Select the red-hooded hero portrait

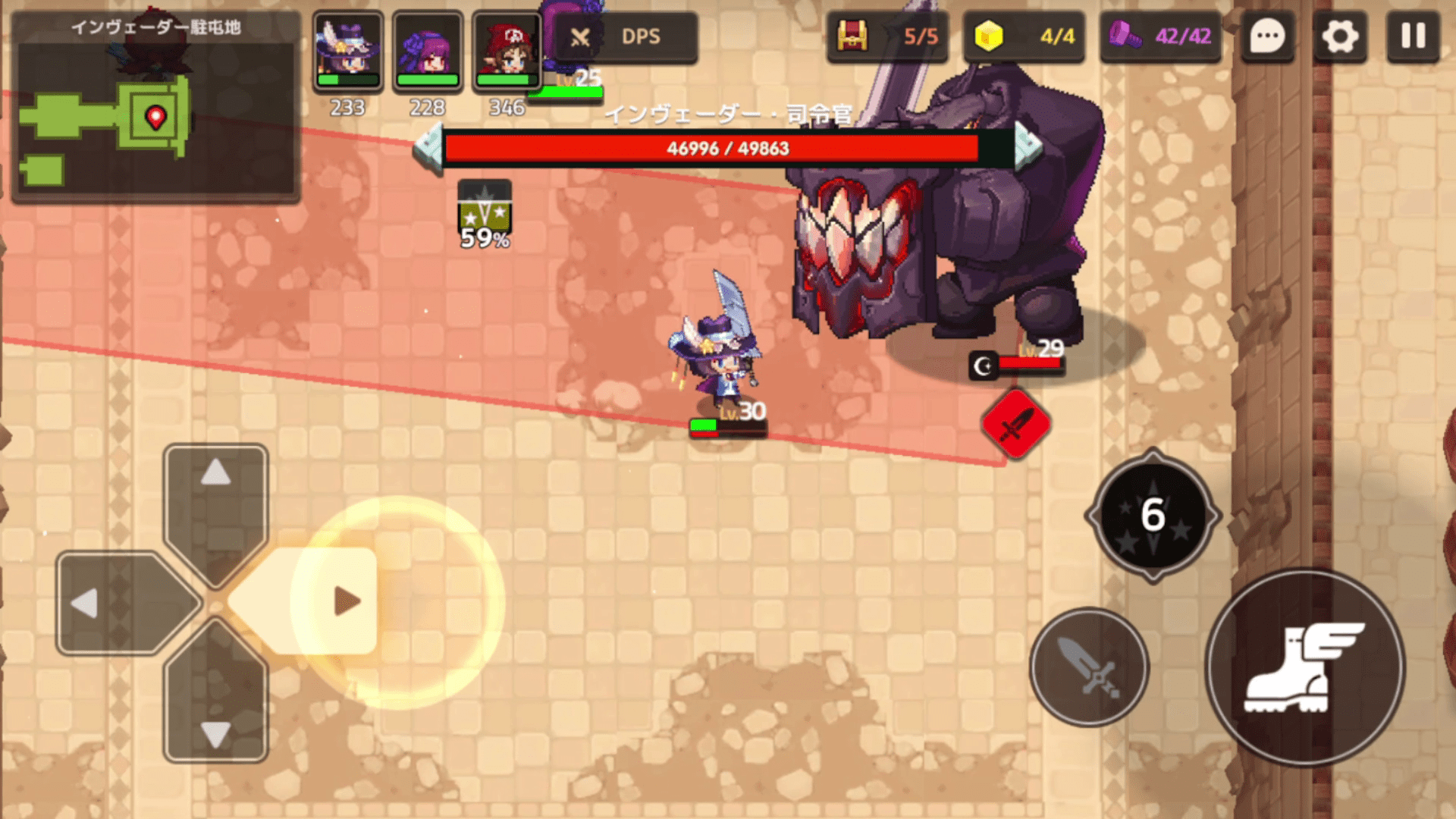pos(507,50)
